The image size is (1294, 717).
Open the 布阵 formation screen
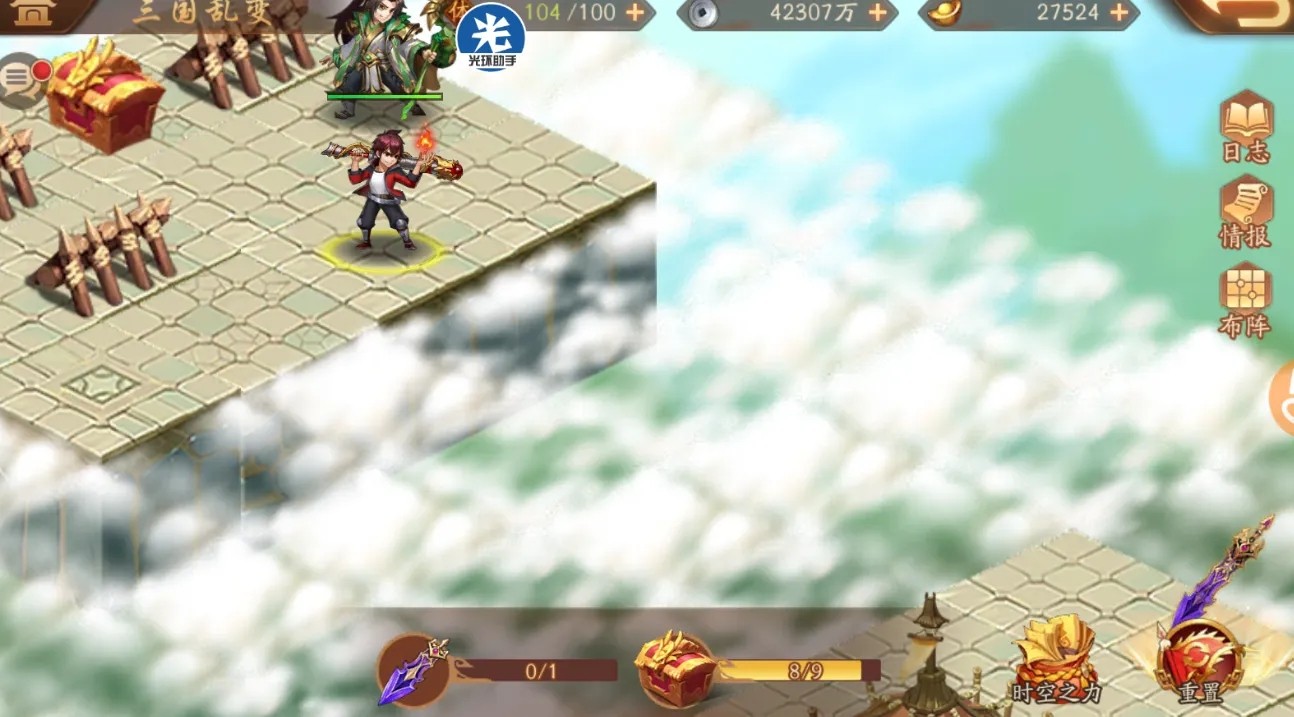coord(1245,298)
